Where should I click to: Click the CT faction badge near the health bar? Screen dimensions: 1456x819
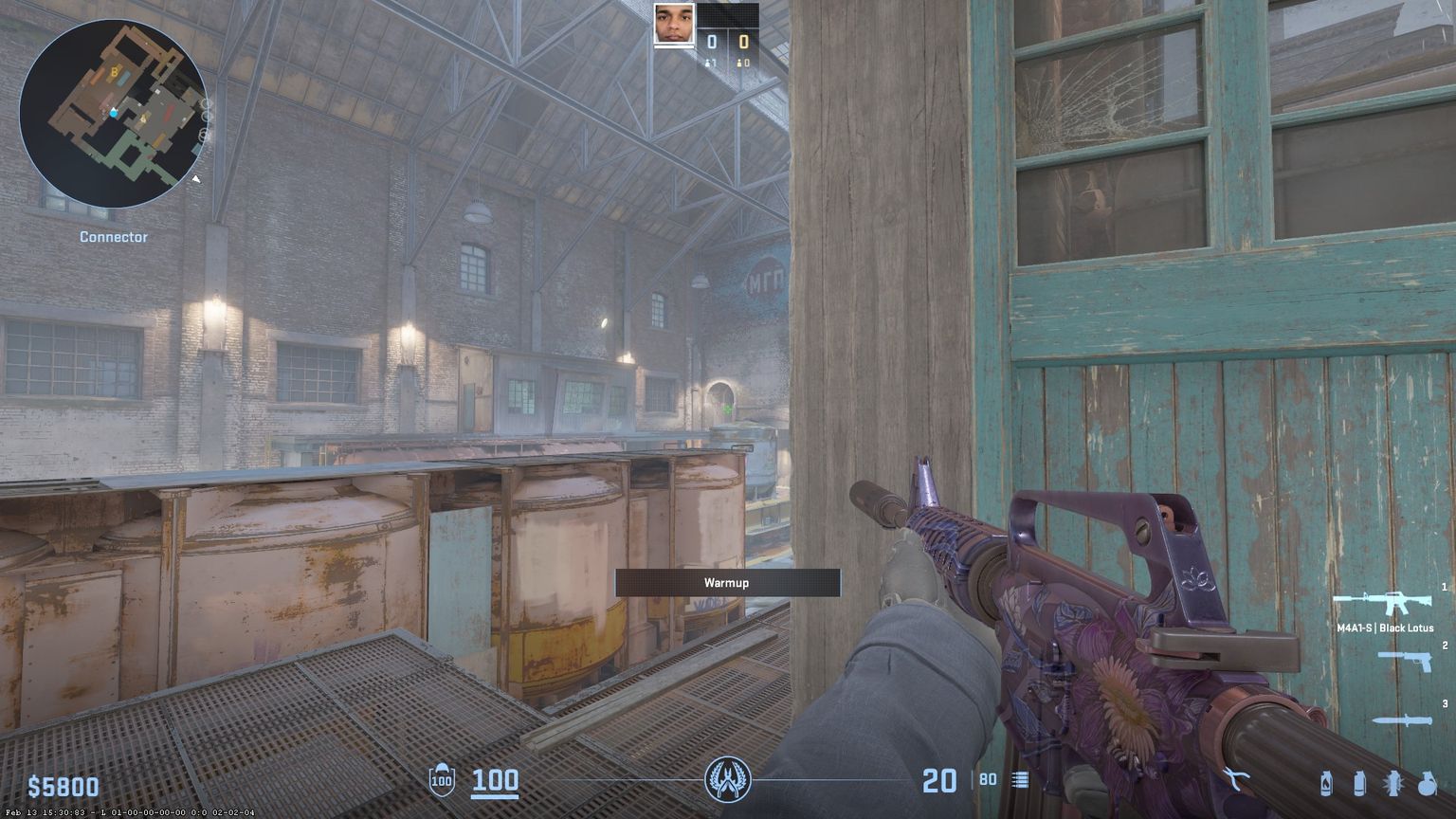click(728, 781)
